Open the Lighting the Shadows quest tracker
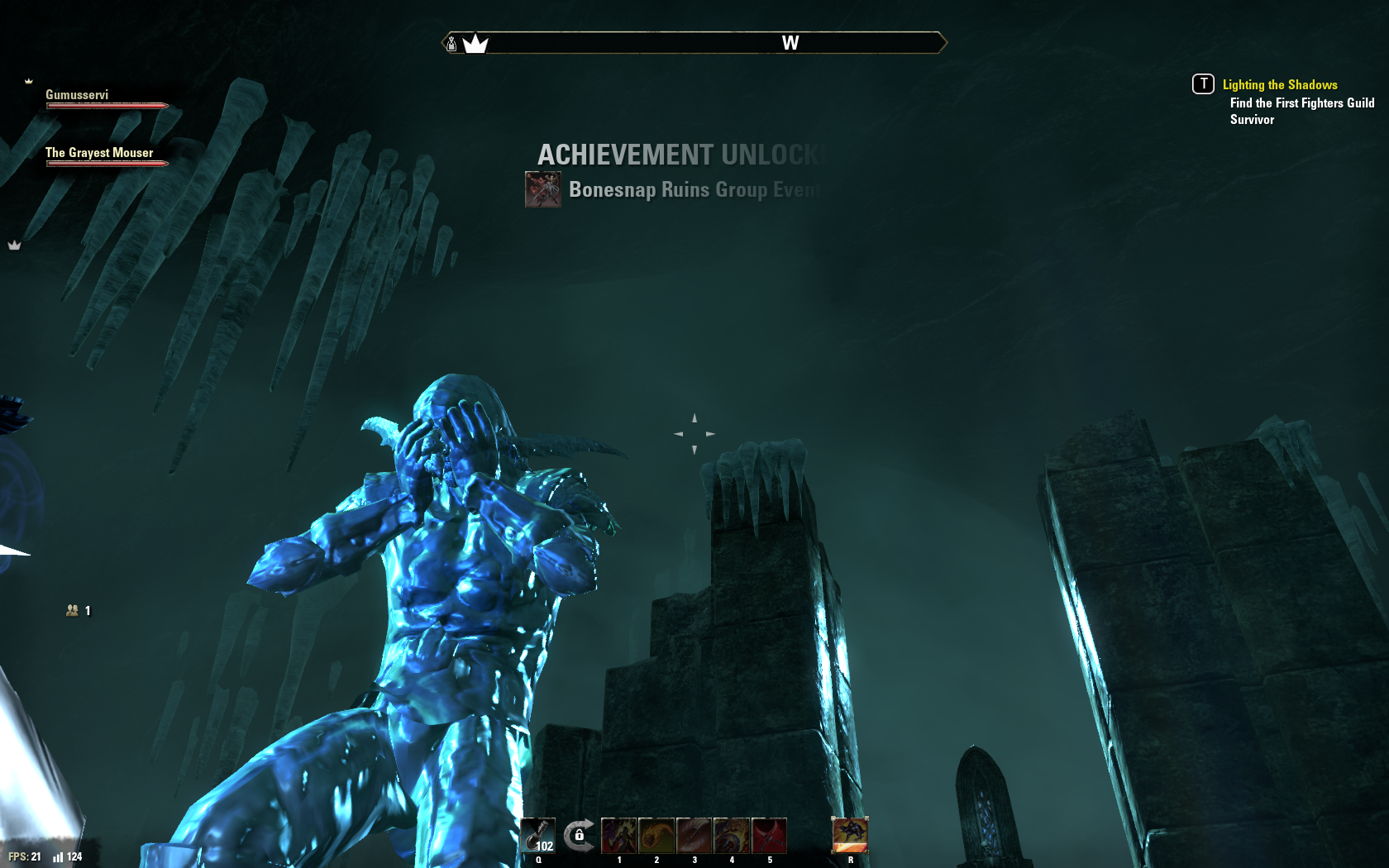This screenshot has height=868, width=1389. pyautogui.click(x=1279, y=85)
